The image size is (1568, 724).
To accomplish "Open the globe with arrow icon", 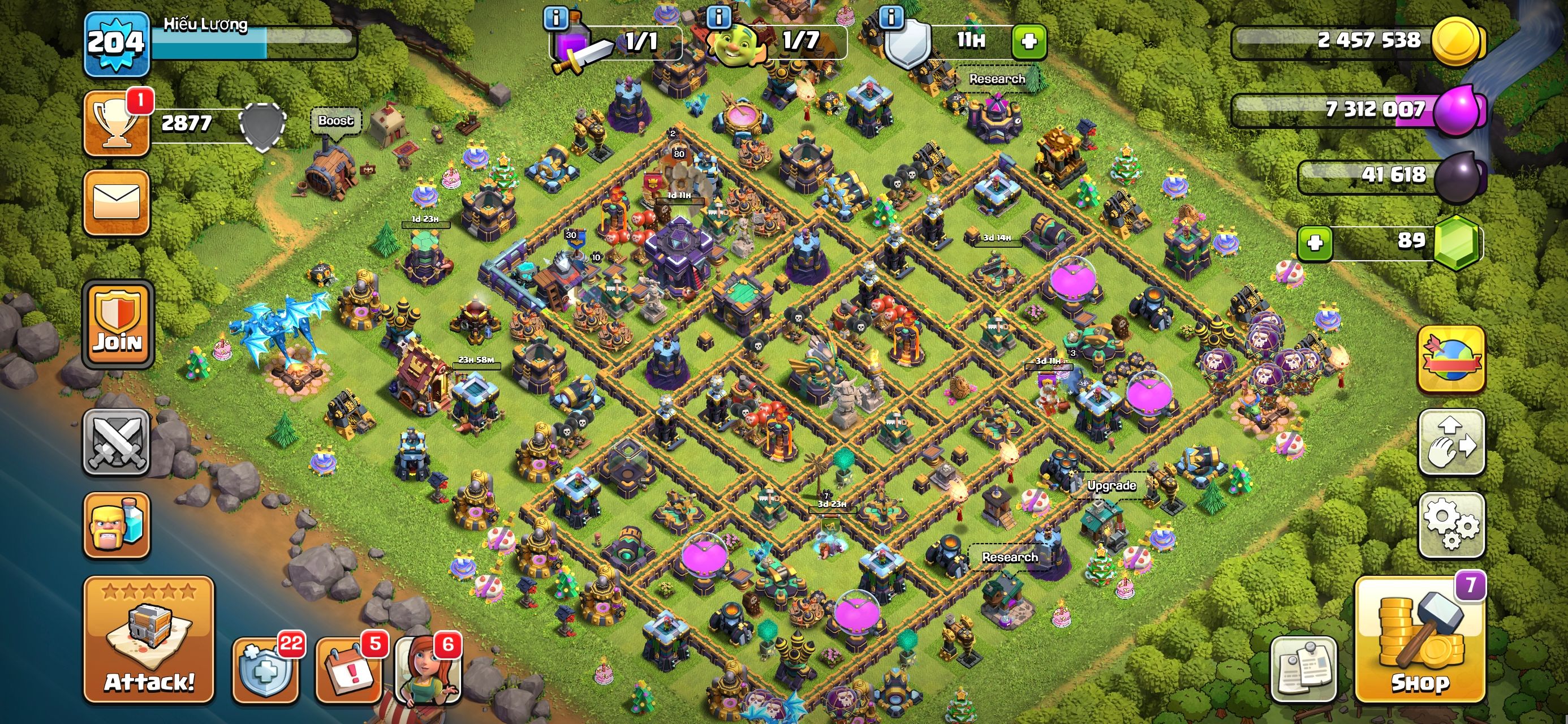I will (x=1451, y=359).
